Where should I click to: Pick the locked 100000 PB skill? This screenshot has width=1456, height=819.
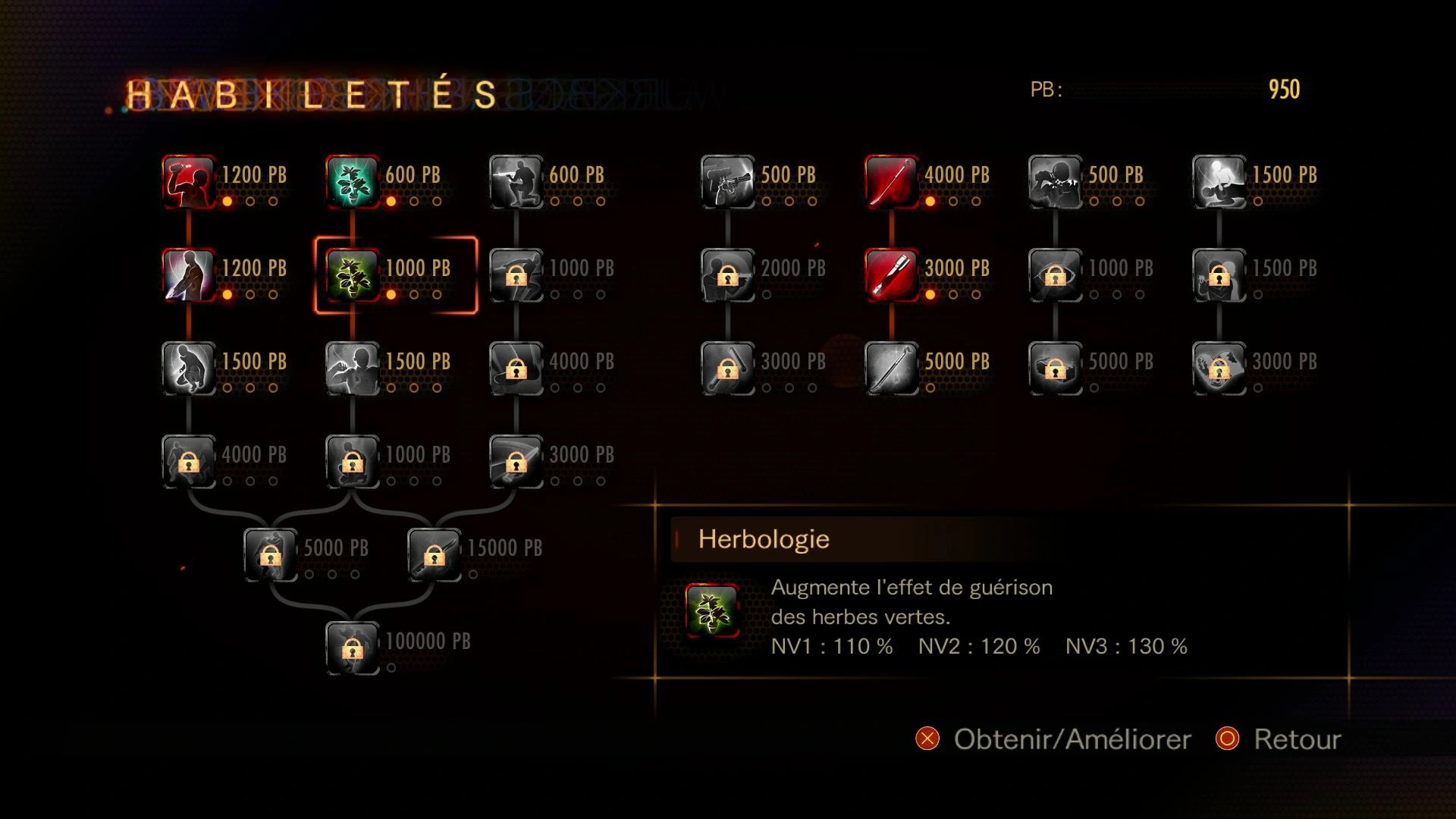(353, 648)
